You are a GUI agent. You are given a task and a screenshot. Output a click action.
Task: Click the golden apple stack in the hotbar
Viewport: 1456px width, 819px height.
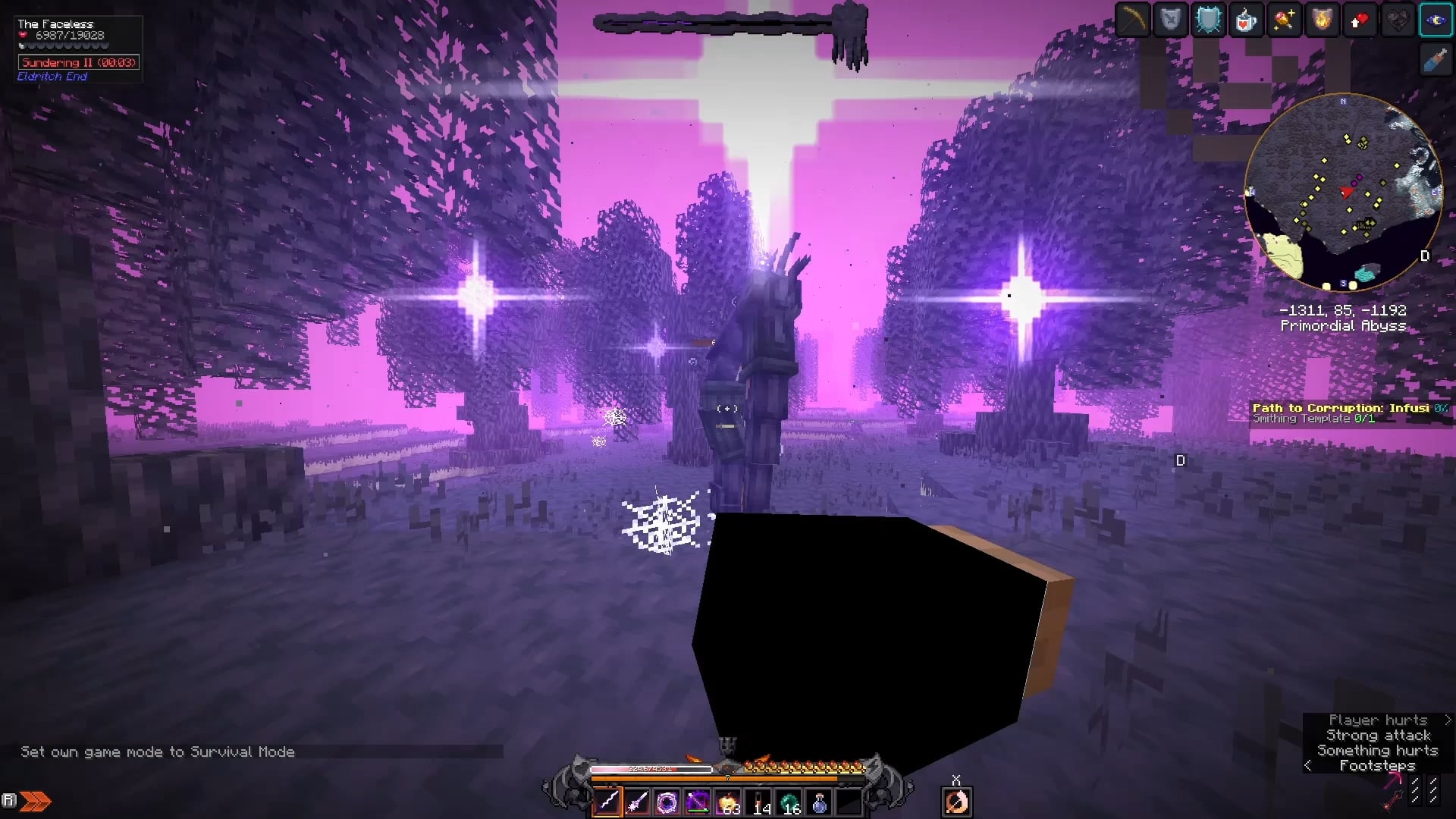(726, 802)
